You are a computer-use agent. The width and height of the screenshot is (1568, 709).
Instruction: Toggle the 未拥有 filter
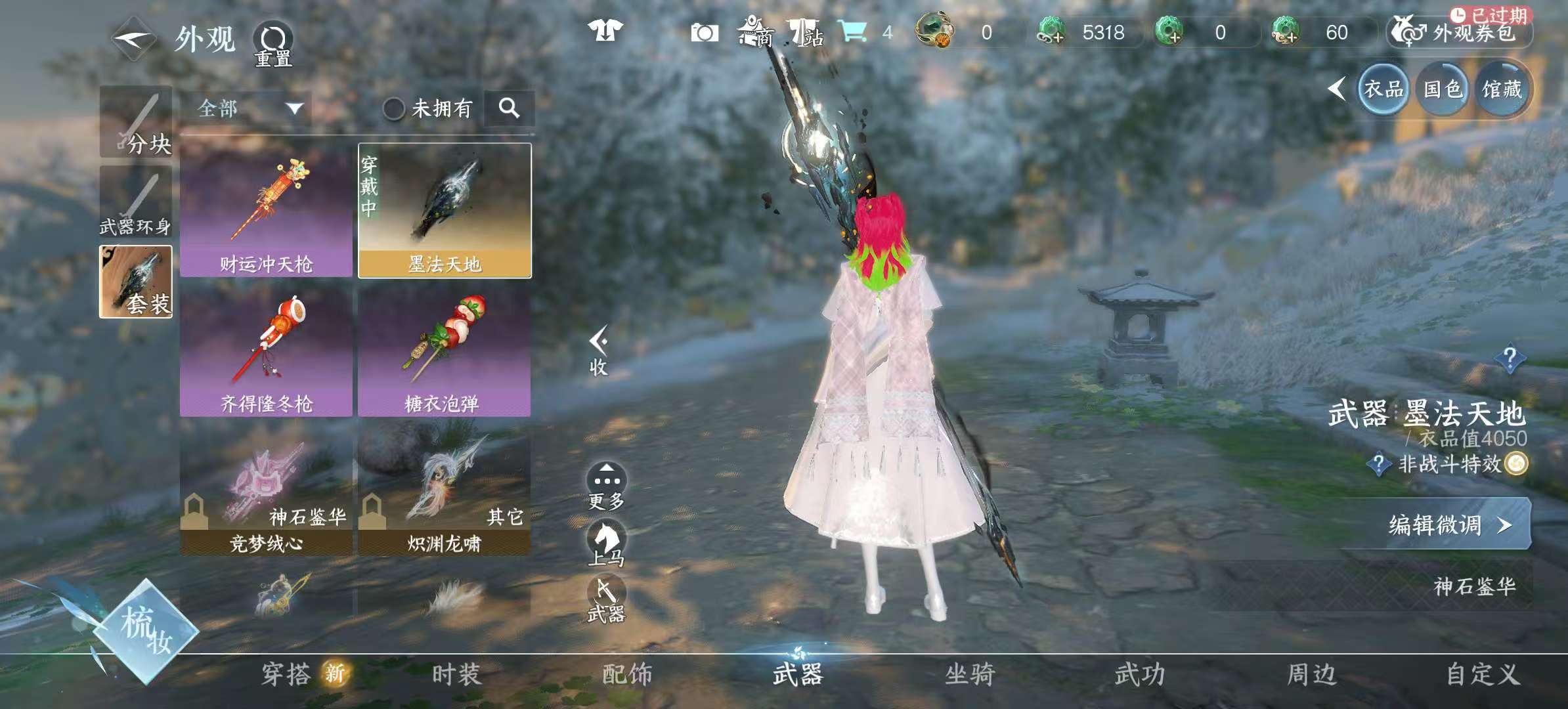click(x=394, y=108)
